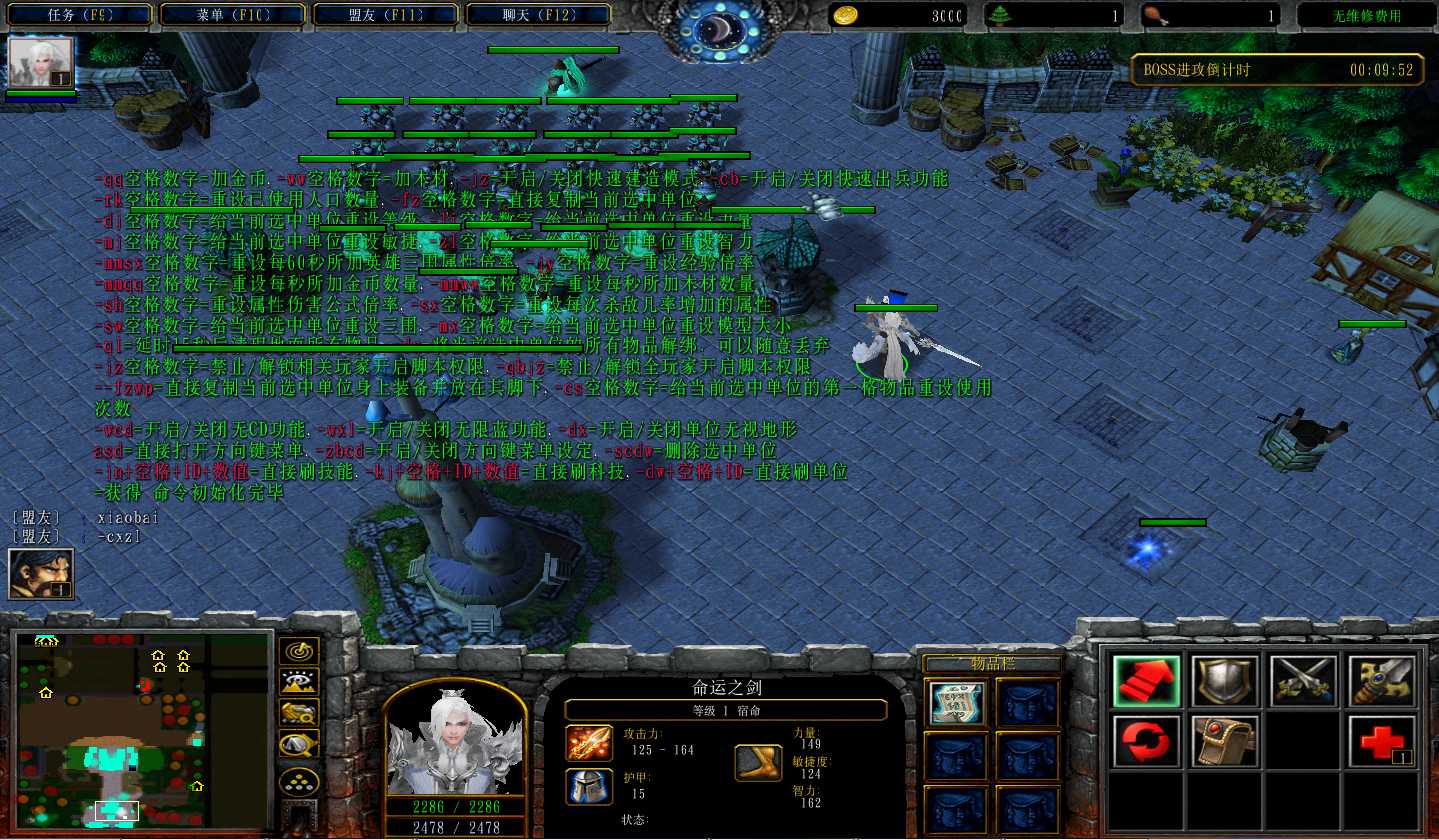
Task: Activate the minimap signal ping button
Action: (299, 651)
